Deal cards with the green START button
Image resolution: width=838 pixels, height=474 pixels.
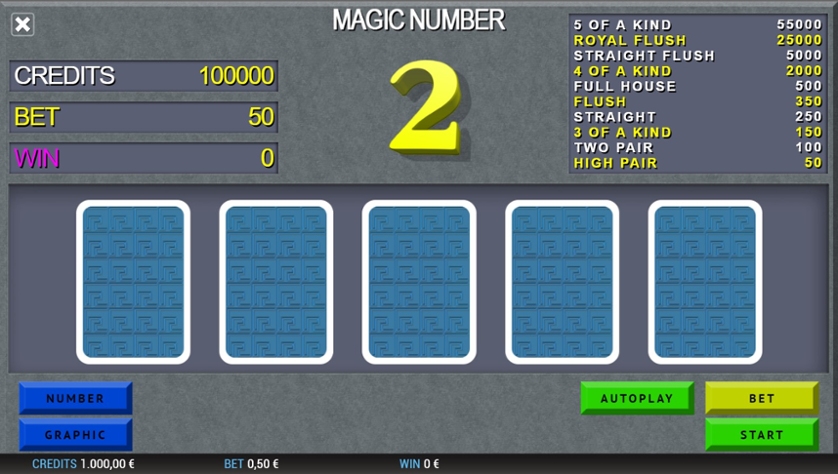pyautogui.click(x=762, y=435)
